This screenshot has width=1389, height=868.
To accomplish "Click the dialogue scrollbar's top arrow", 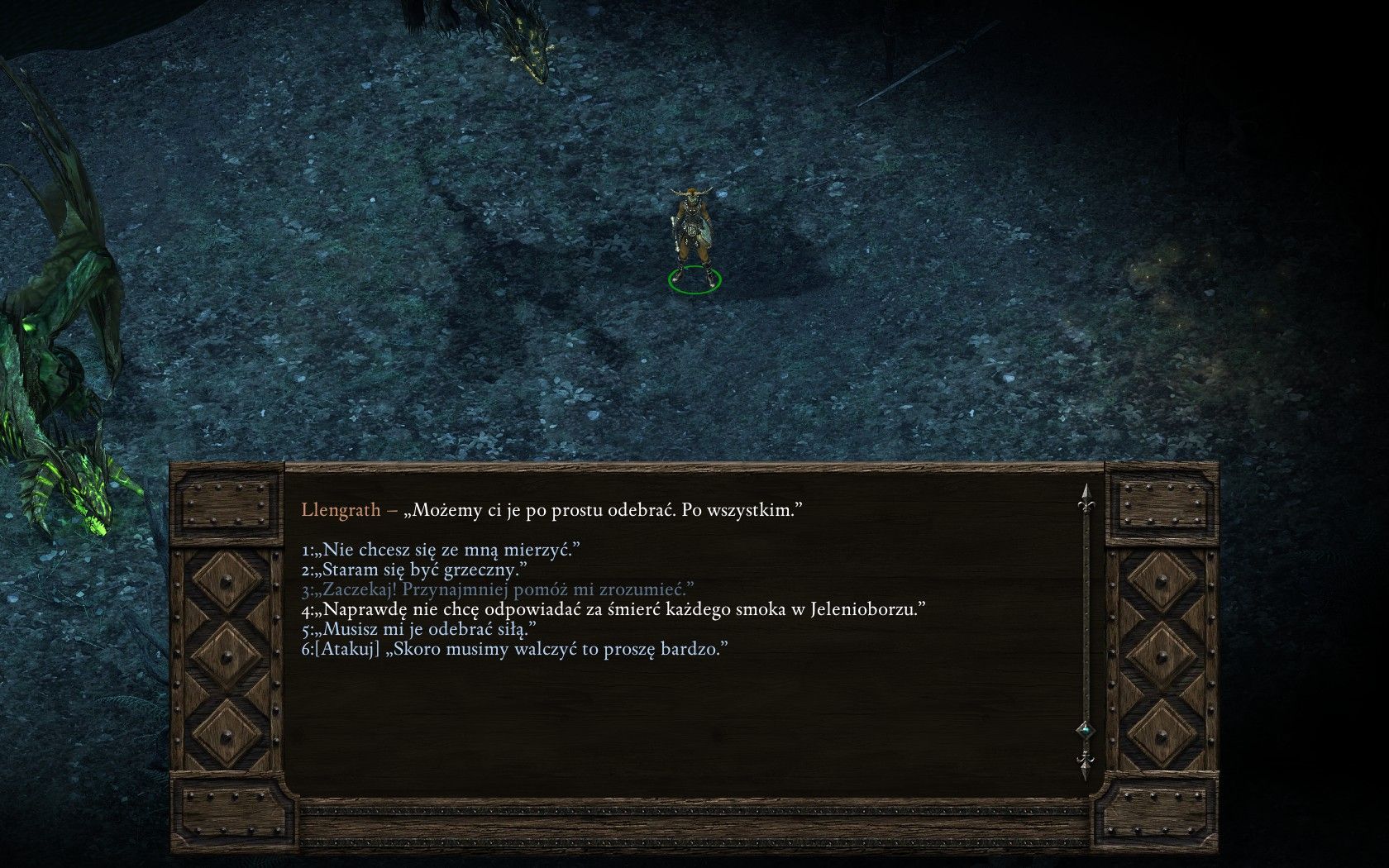I will (1085, 497).
